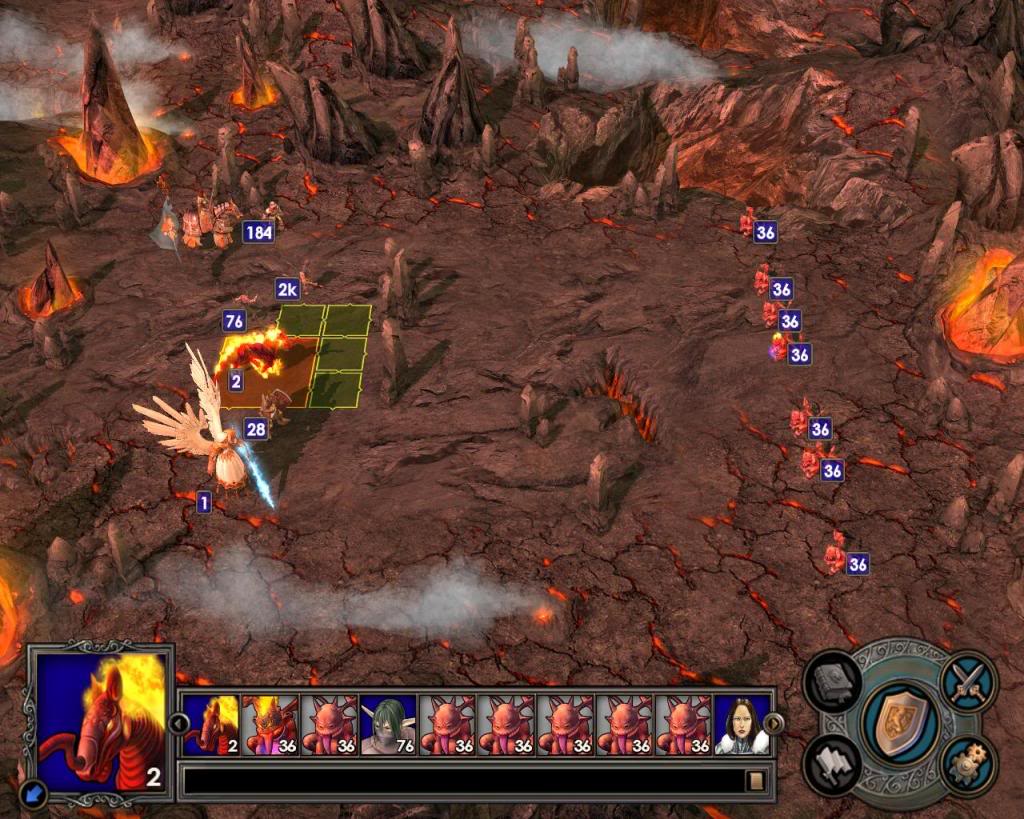The width and height of the screenshot is (1024, 819).
Task: Click the white flag icon below the spellbook
Action: pyautogui.click(x=832, y=765)
